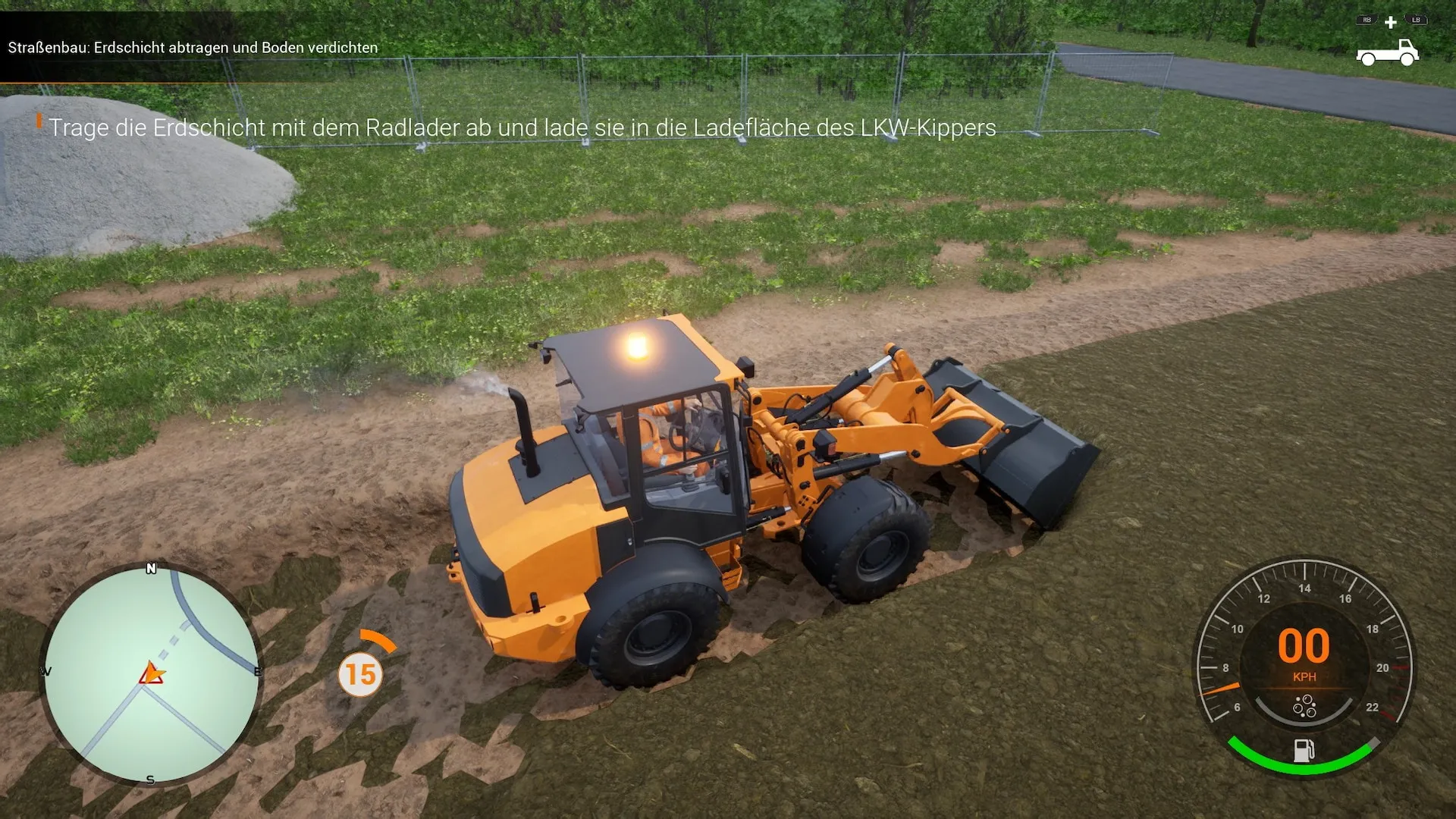This screenshot has height=819, width=1456.
Task: Select the player arrow on minimap
Action: [152, 673]
